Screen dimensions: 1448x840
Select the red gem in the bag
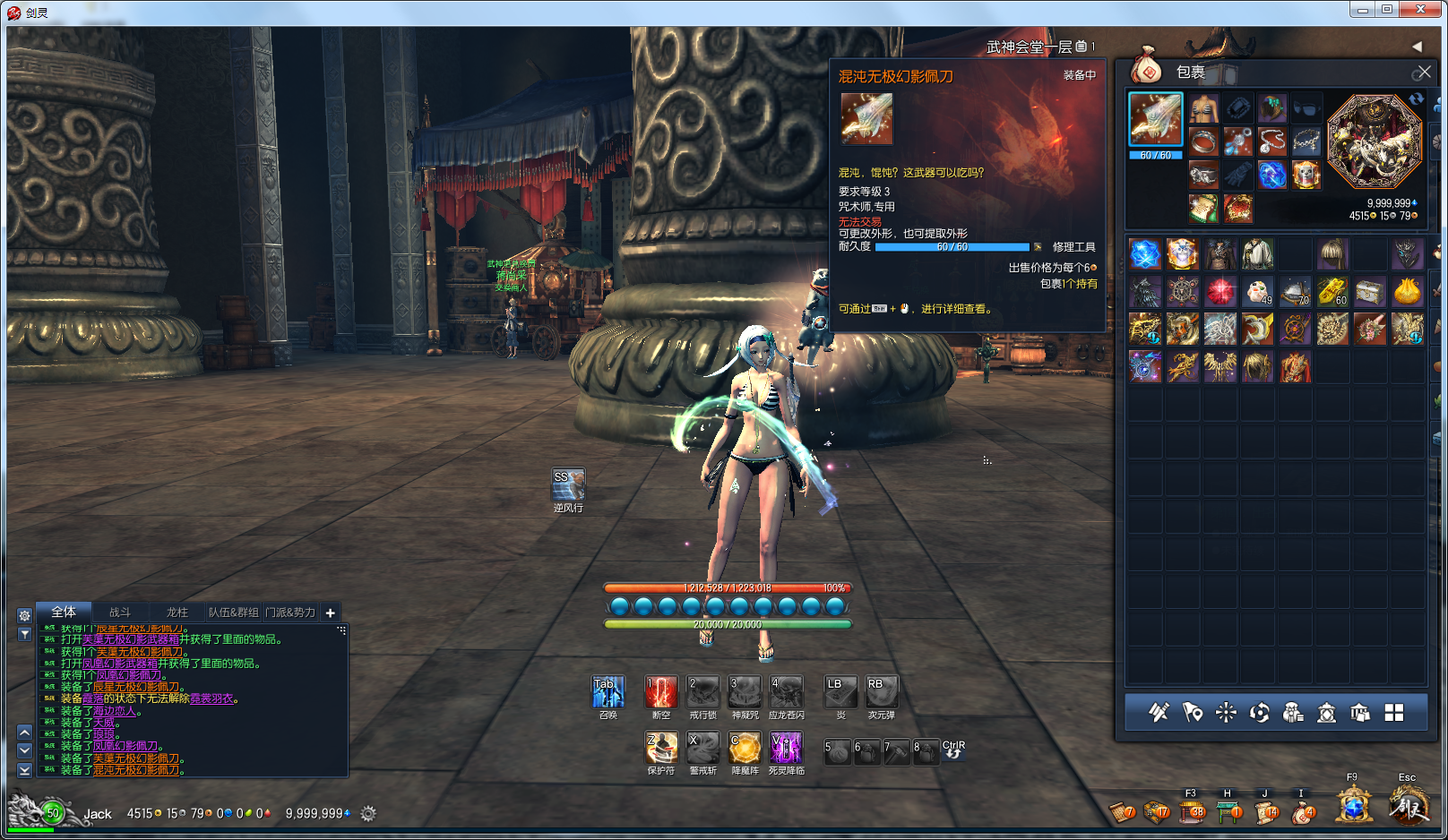pos(1220,292)
